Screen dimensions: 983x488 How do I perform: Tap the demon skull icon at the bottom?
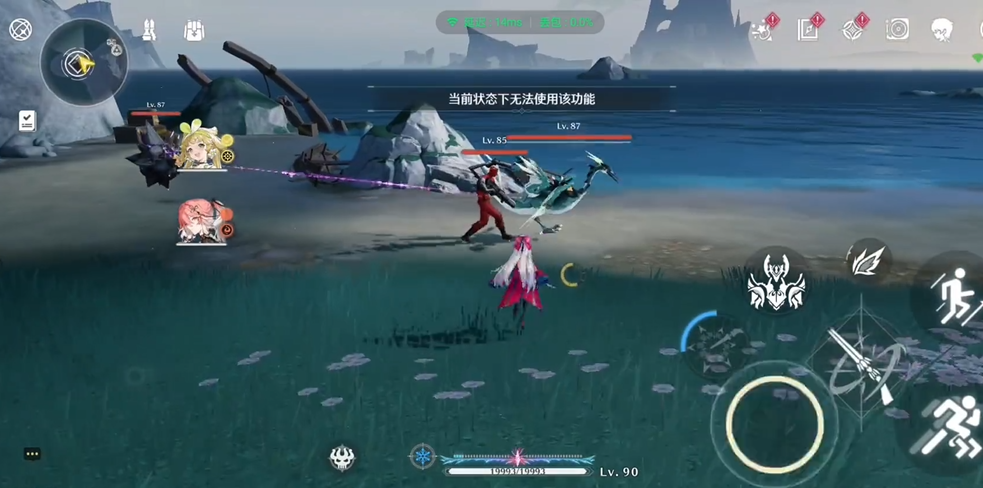pos(342,458)
